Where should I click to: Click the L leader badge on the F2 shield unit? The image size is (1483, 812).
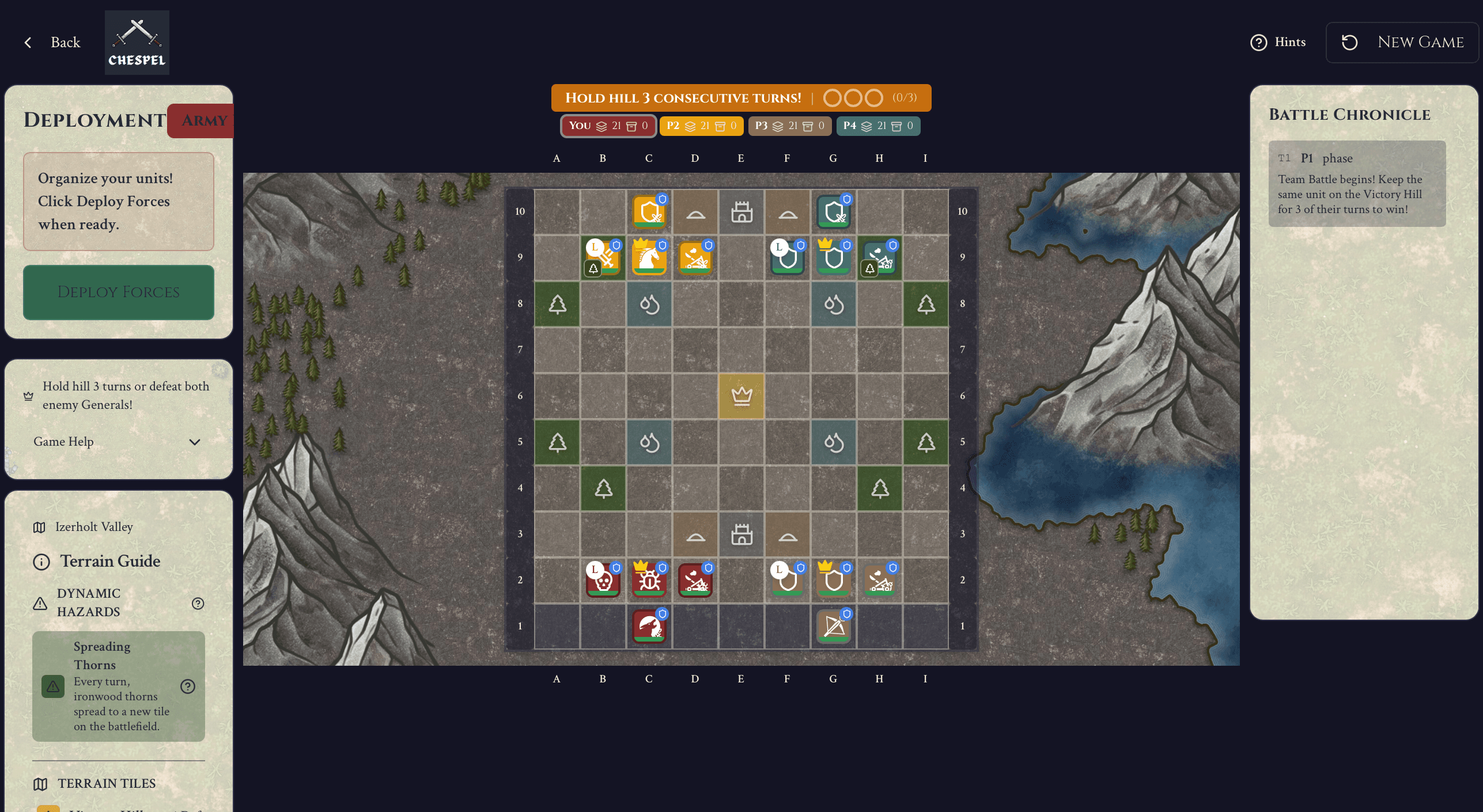(x=778, y=570)
